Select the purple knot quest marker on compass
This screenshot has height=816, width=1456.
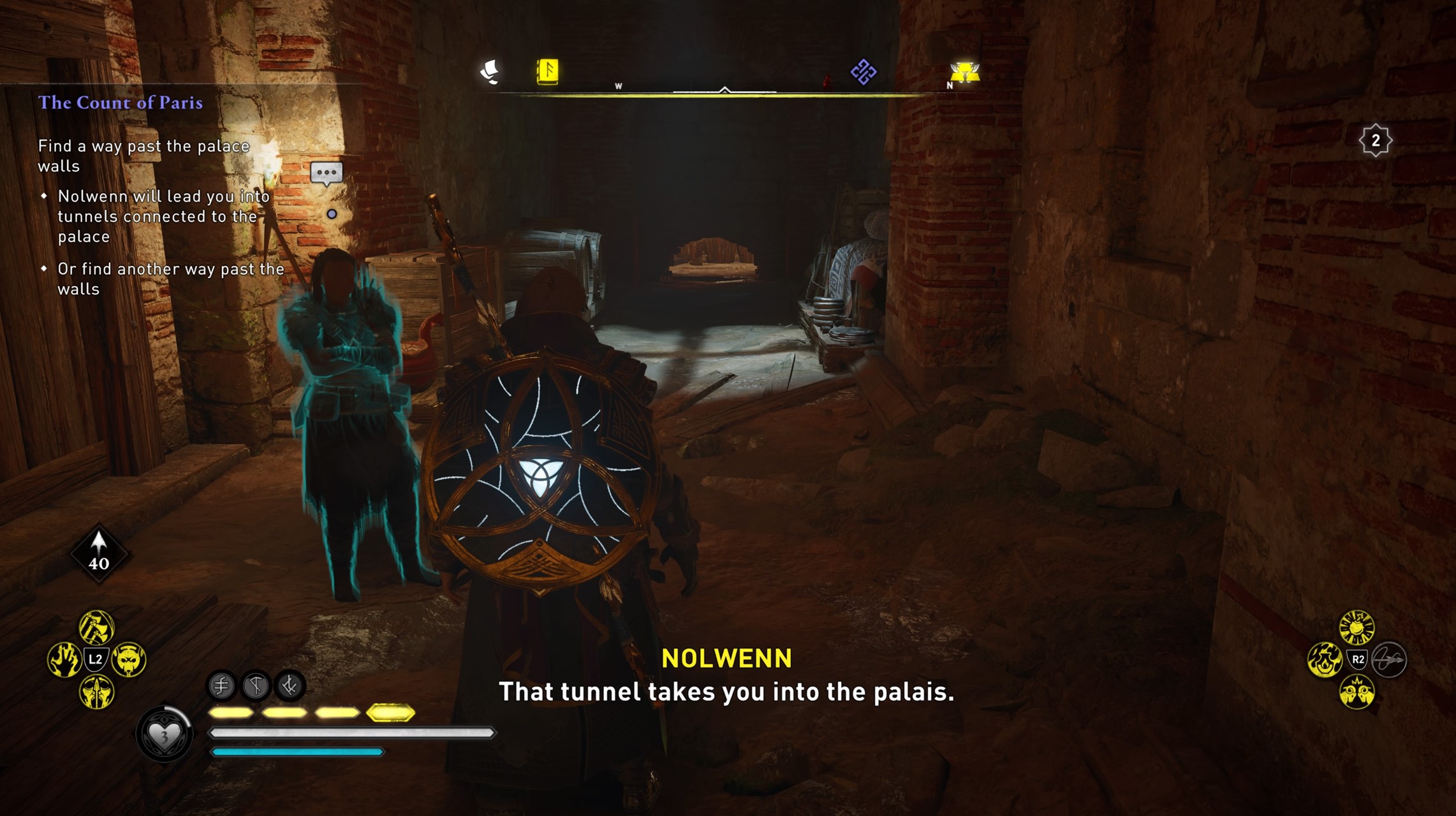point(864,72)
